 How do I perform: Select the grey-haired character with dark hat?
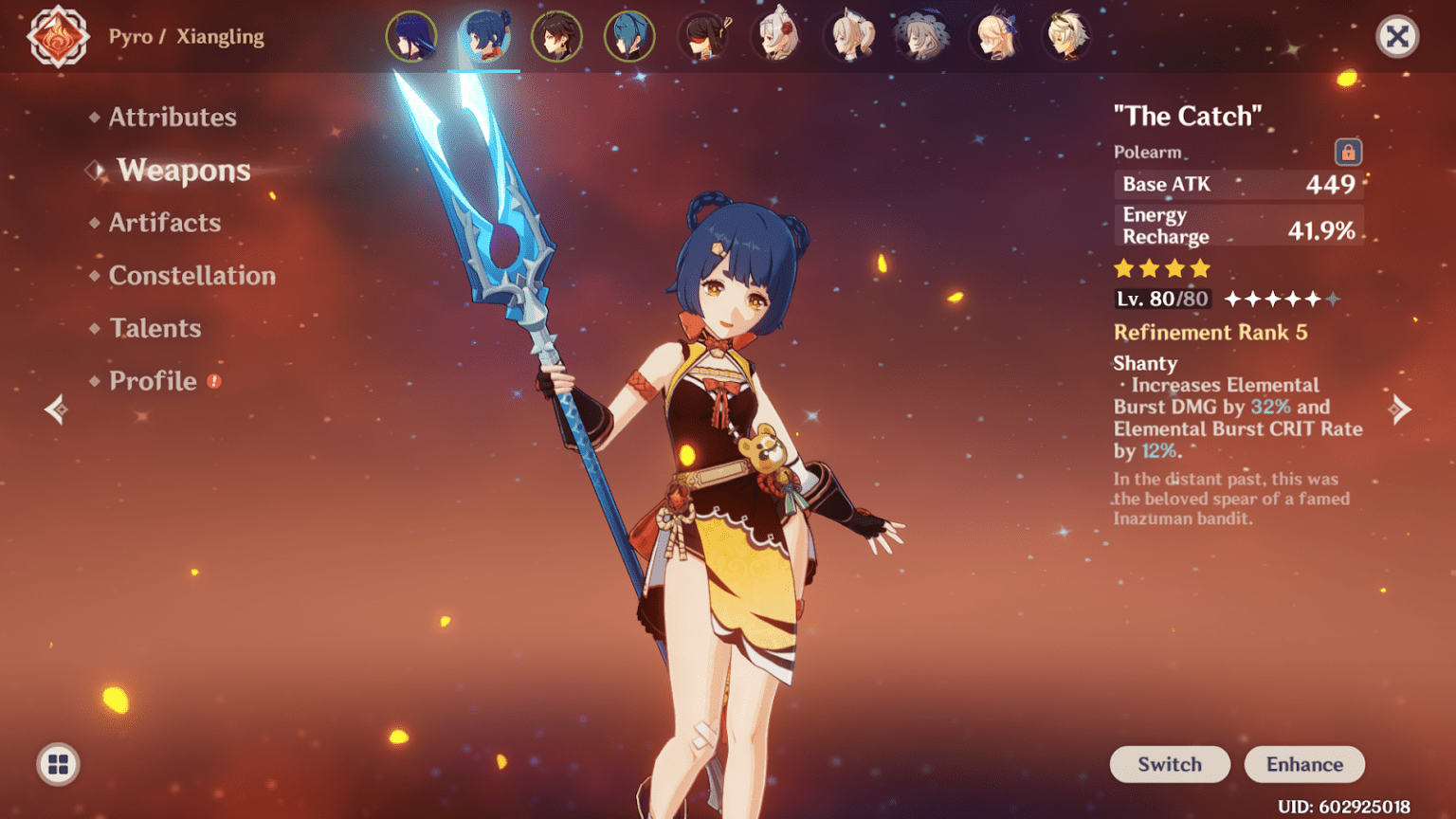921,37
